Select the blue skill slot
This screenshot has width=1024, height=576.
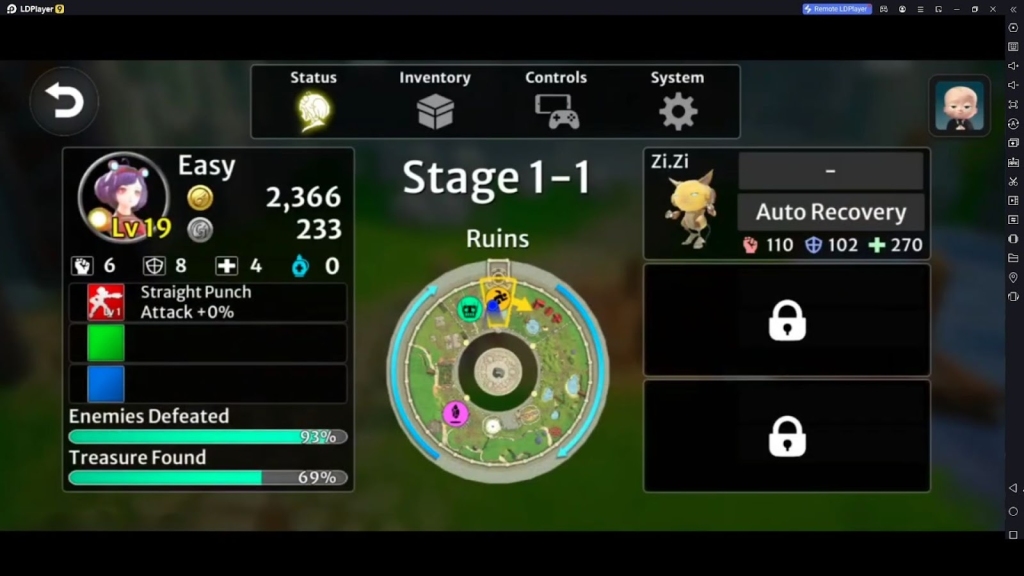(106, 384)
